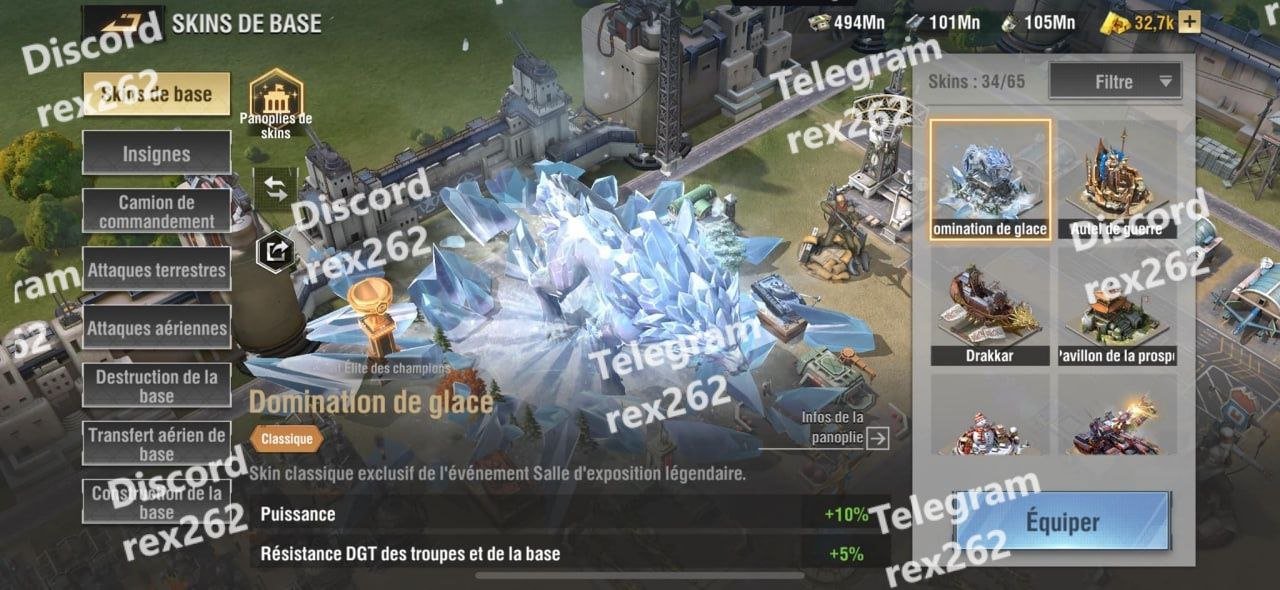Switch to Attaques aériennes
This screenshot has width=1280, height=590.
[156, 328]
